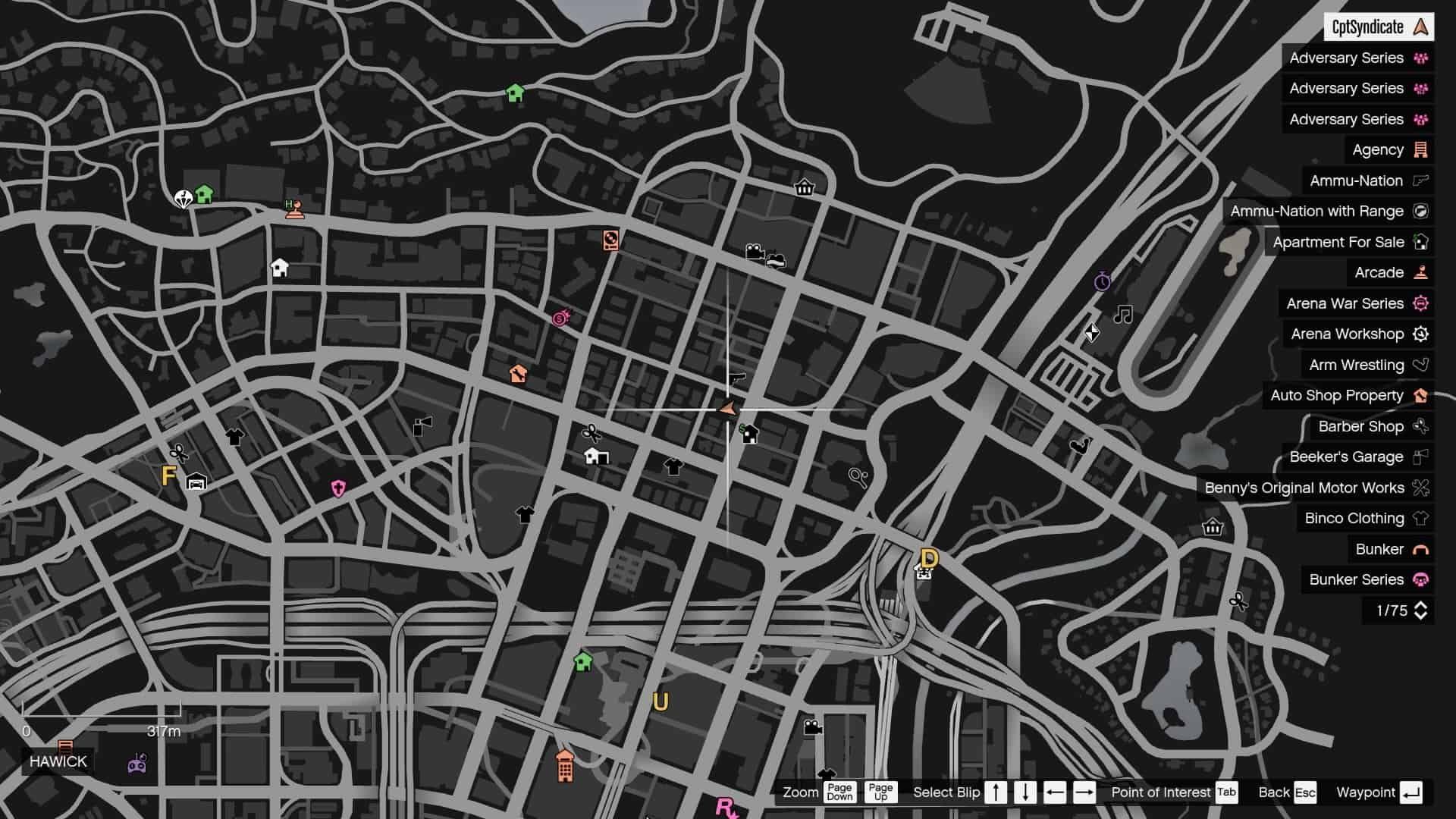Image resolution: width=1456 pixels, height=819 pixels.
Task: Click the music note blip near the racetrack
Action: (x=1124, y=312)
